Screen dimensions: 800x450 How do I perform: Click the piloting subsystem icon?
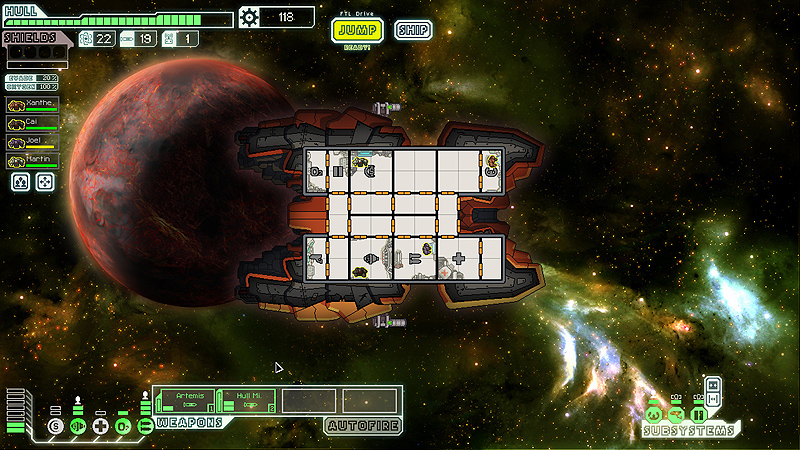click(x=654, y=414)
